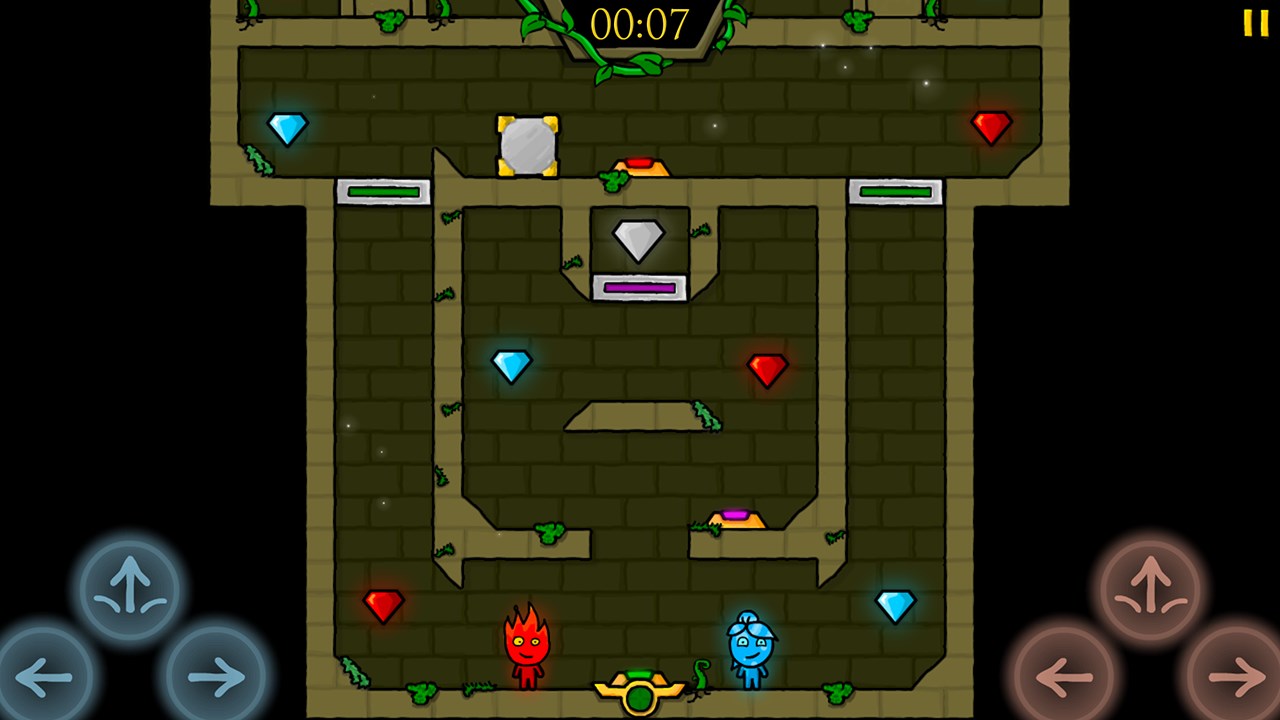The image size is (1280, 720).
Task: Click Watergirl's up arrow control
Action: 126,588
